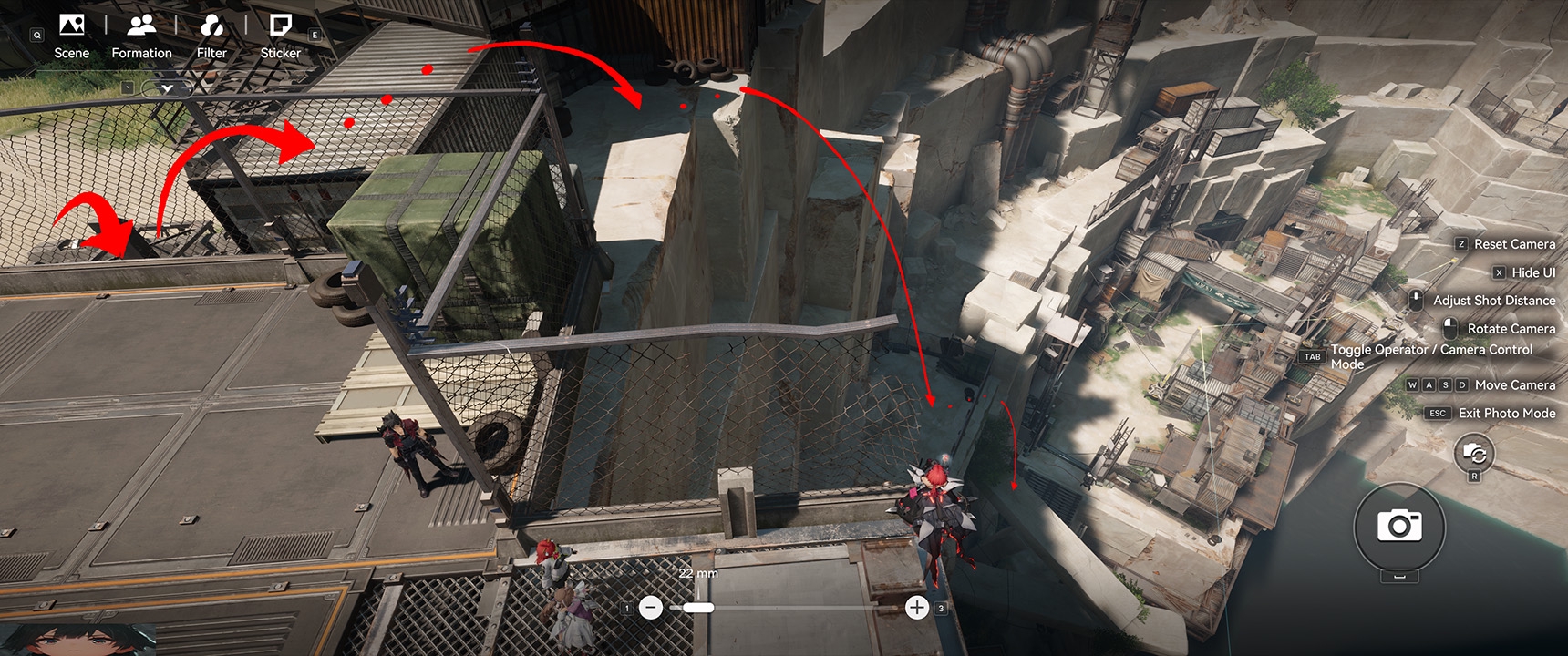
Task: Click the focal length slider handle
Action: tap(698, 608)
